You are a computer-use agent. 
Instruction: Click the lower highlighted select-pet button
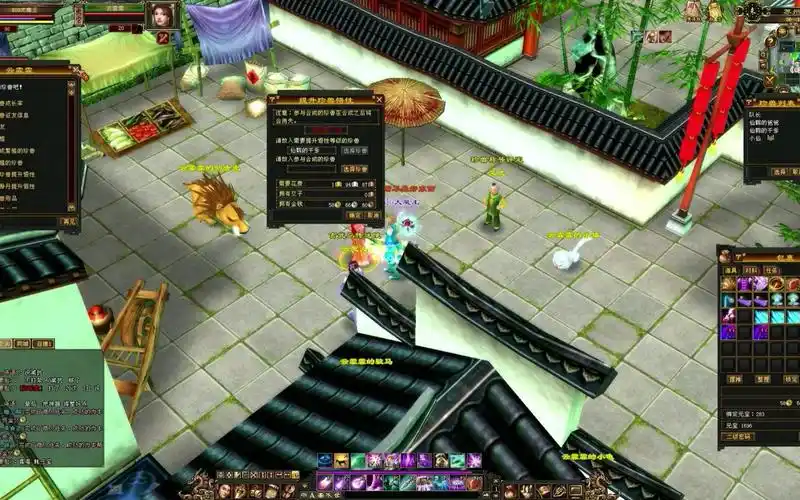click(354, 169)
